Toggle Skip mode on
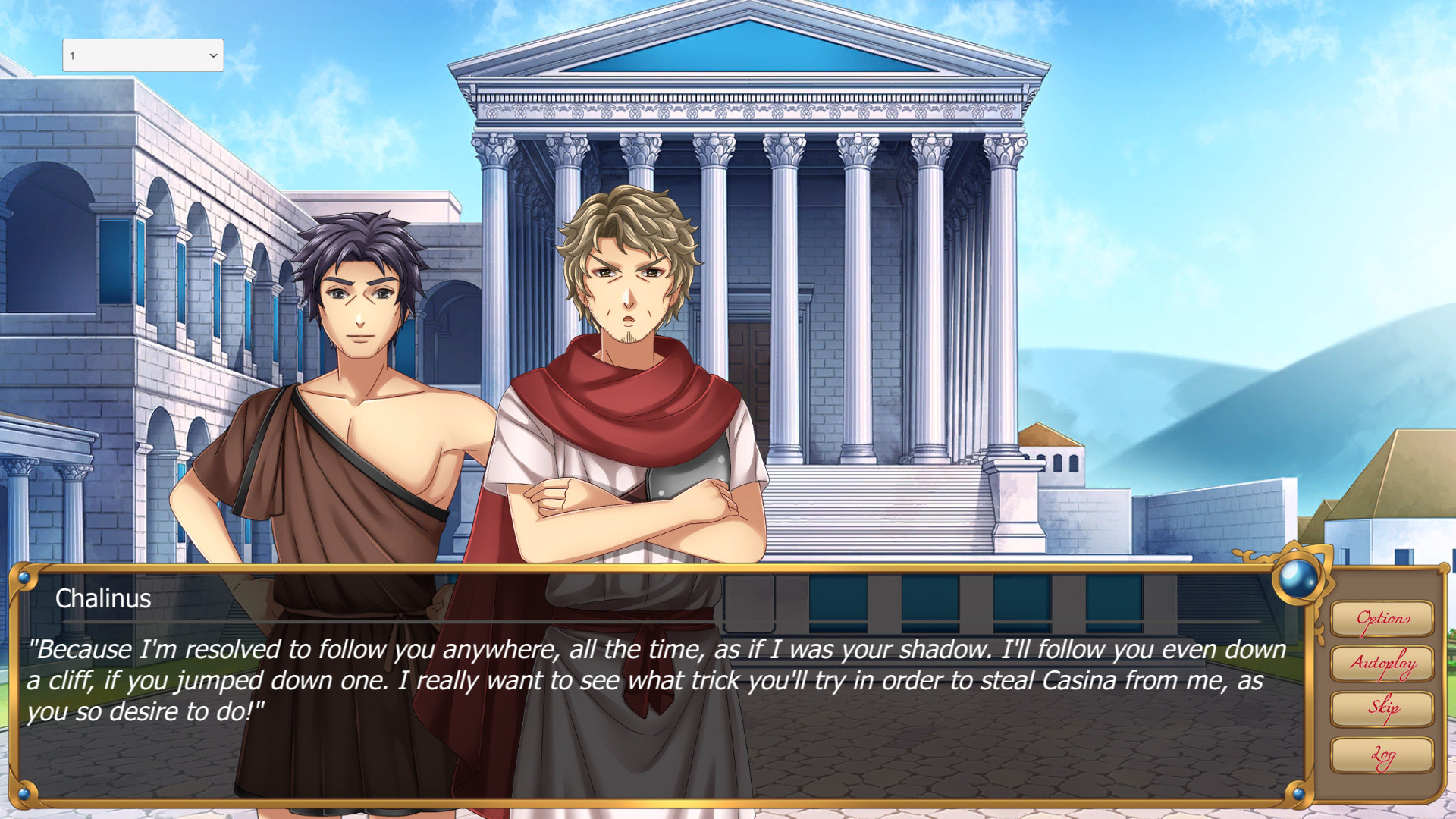Screen dimensions: 1456x819 1382,707
